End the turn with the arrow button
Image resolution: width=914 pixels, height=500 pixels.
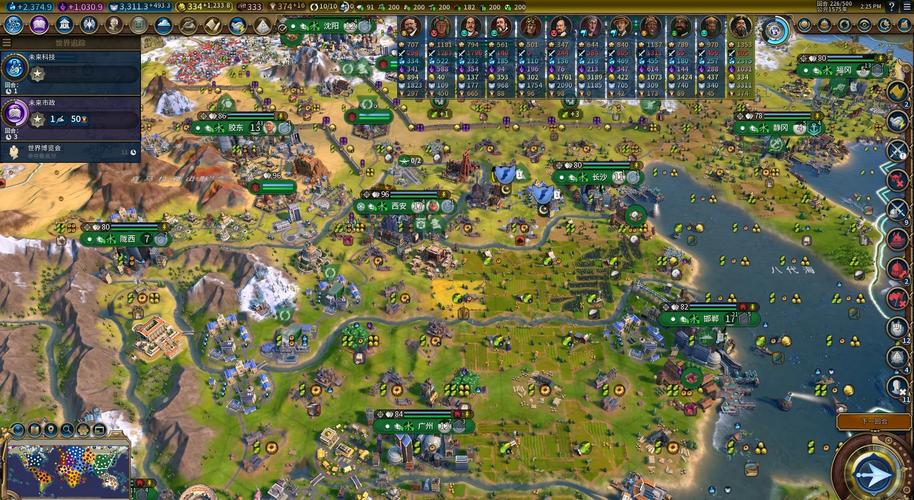pos(870,471)
